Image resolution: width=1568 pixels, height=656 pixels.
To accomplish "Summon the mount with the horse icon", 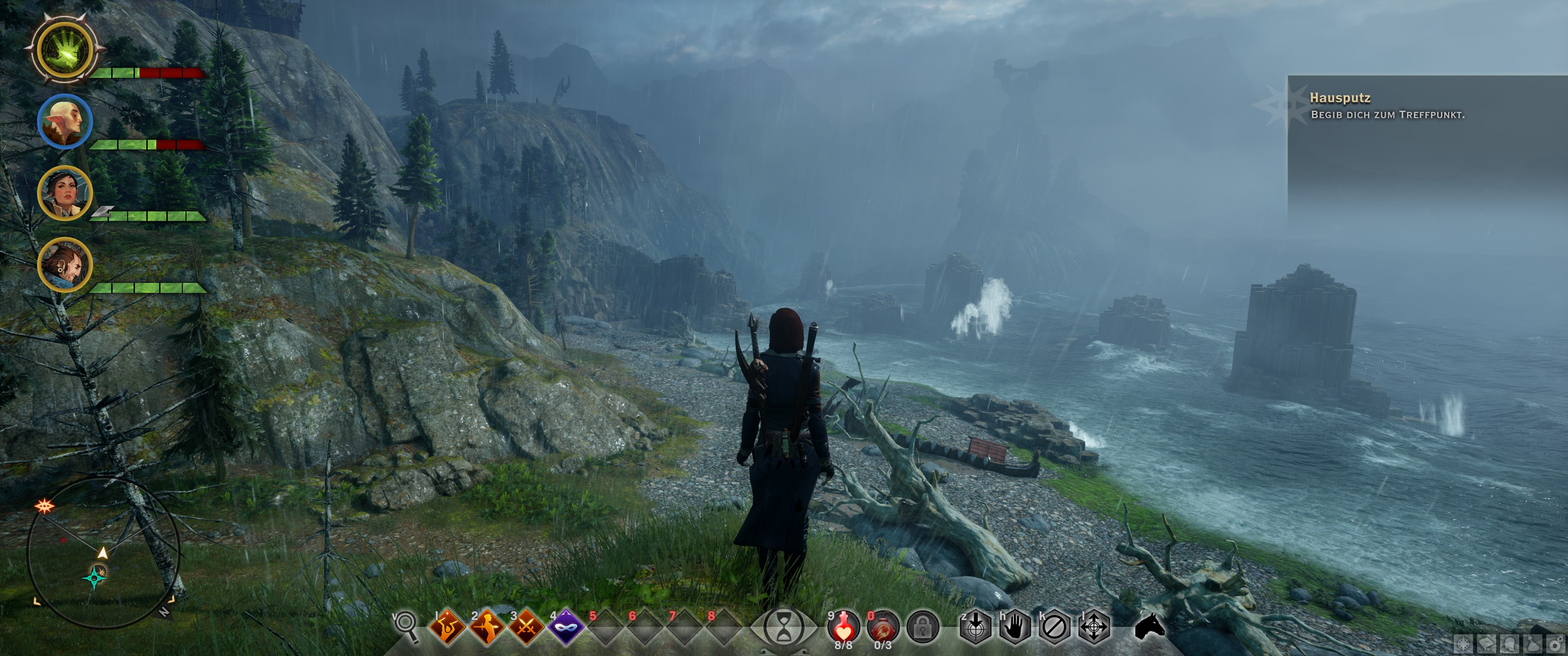I will coord(1150,626).
